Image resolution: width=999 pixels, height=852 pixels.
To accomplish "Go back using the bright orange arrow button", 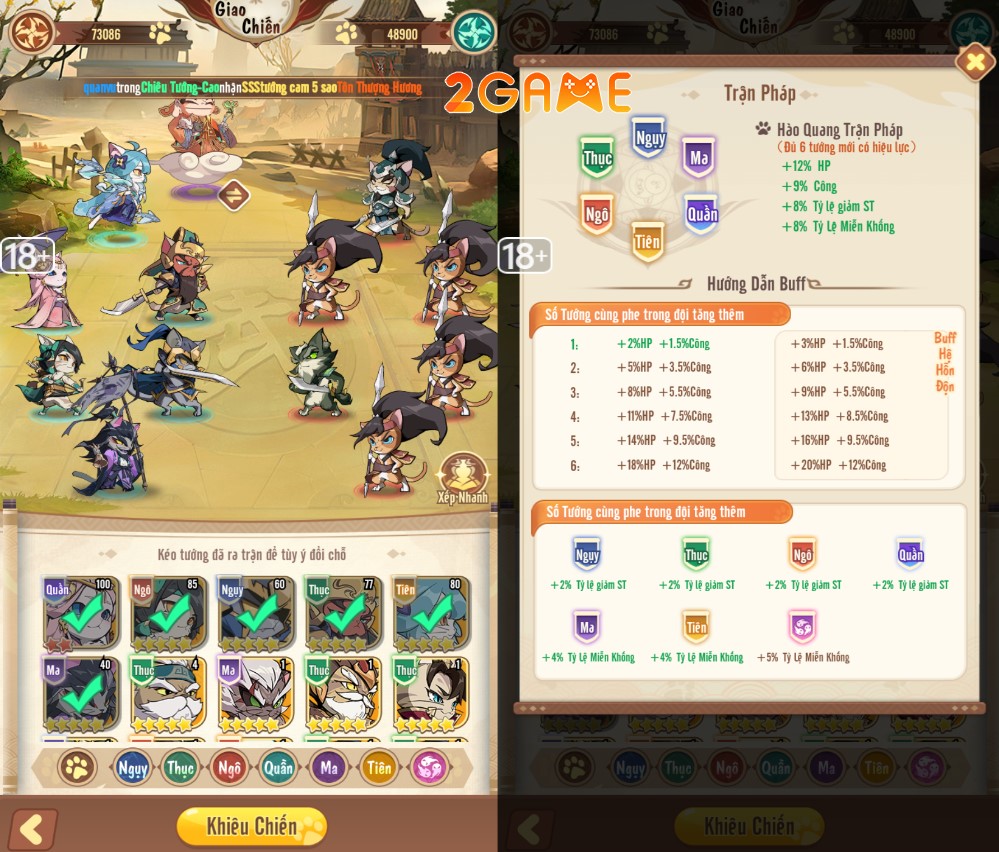I will (x=33, y=829).
